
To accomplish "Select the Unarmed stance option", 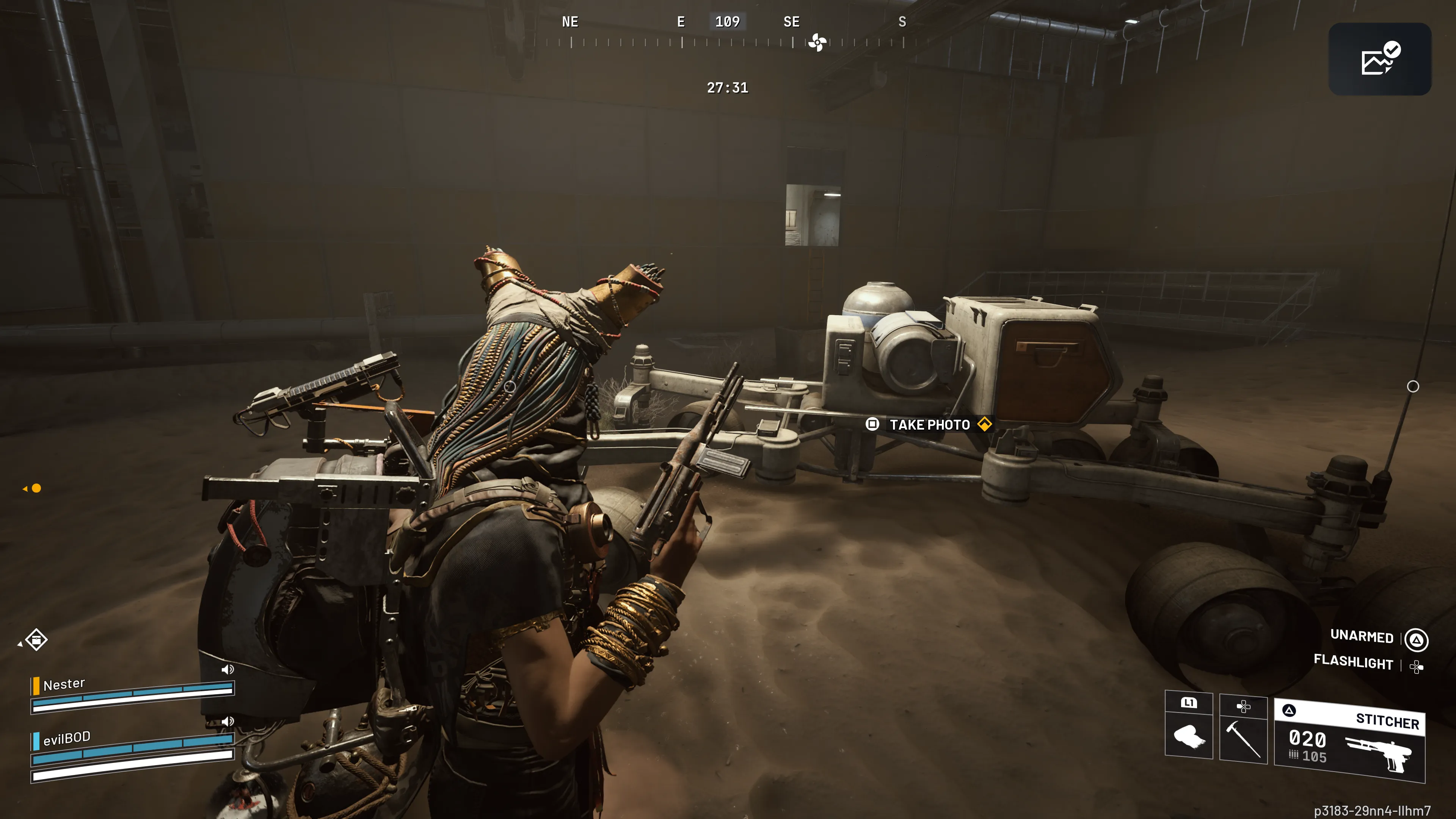I will [x=1362, y=637].
